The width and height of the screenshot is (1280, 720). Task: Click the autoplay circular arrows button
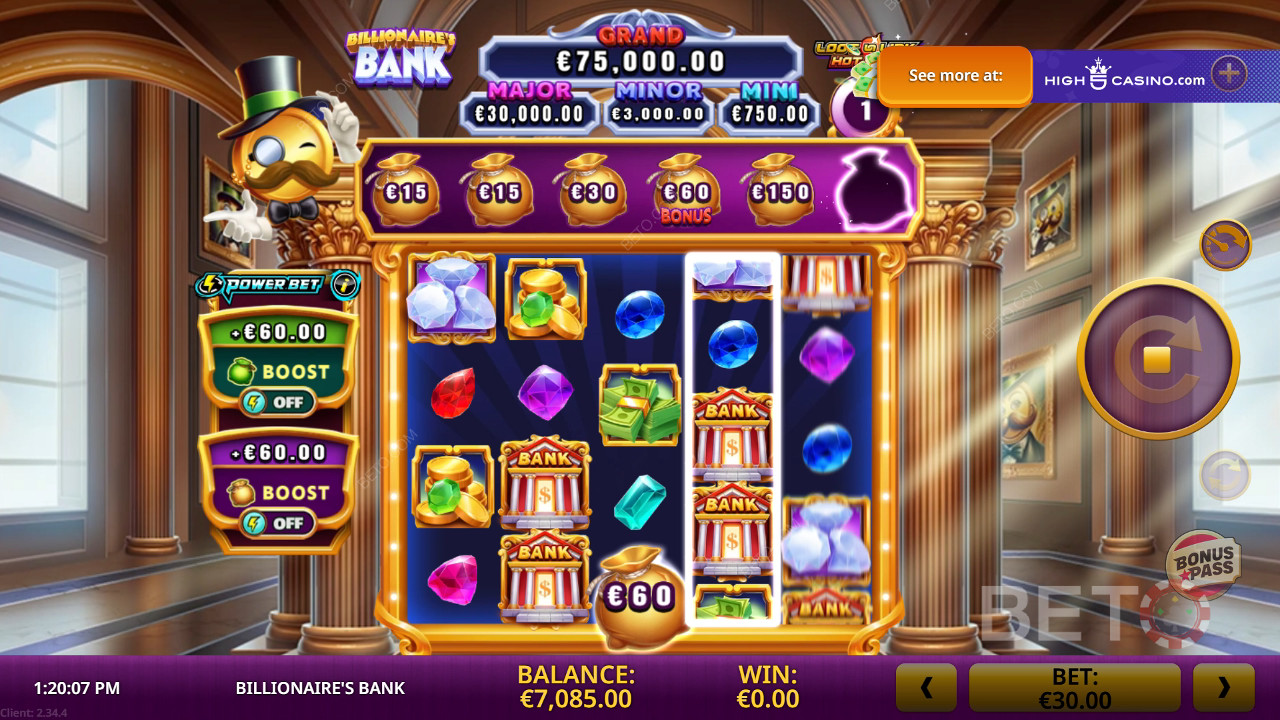coord(1224,475)
